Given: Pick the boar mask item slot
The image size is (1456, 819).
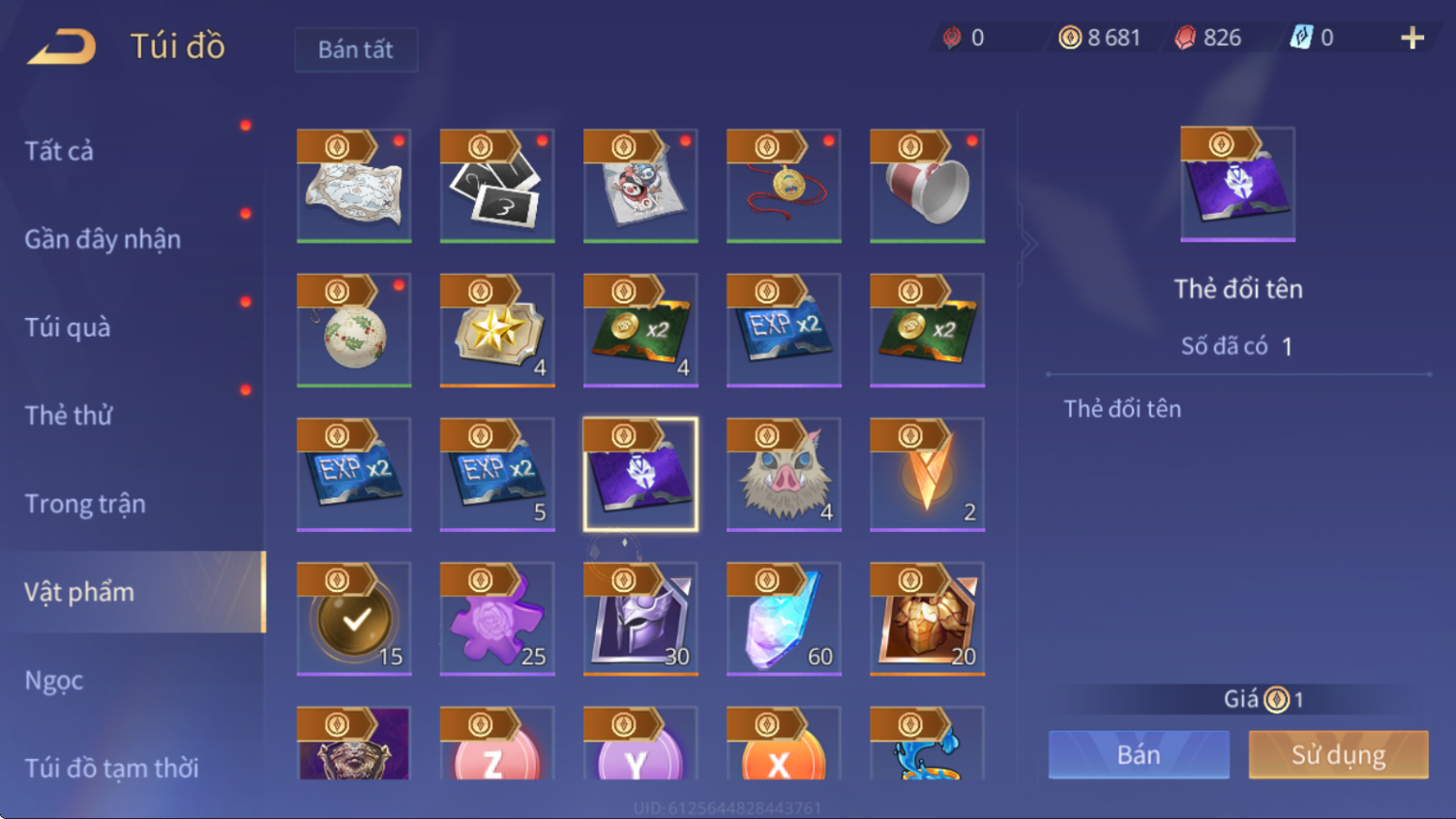Looking at the screenshot, I should tap(784, 475).
